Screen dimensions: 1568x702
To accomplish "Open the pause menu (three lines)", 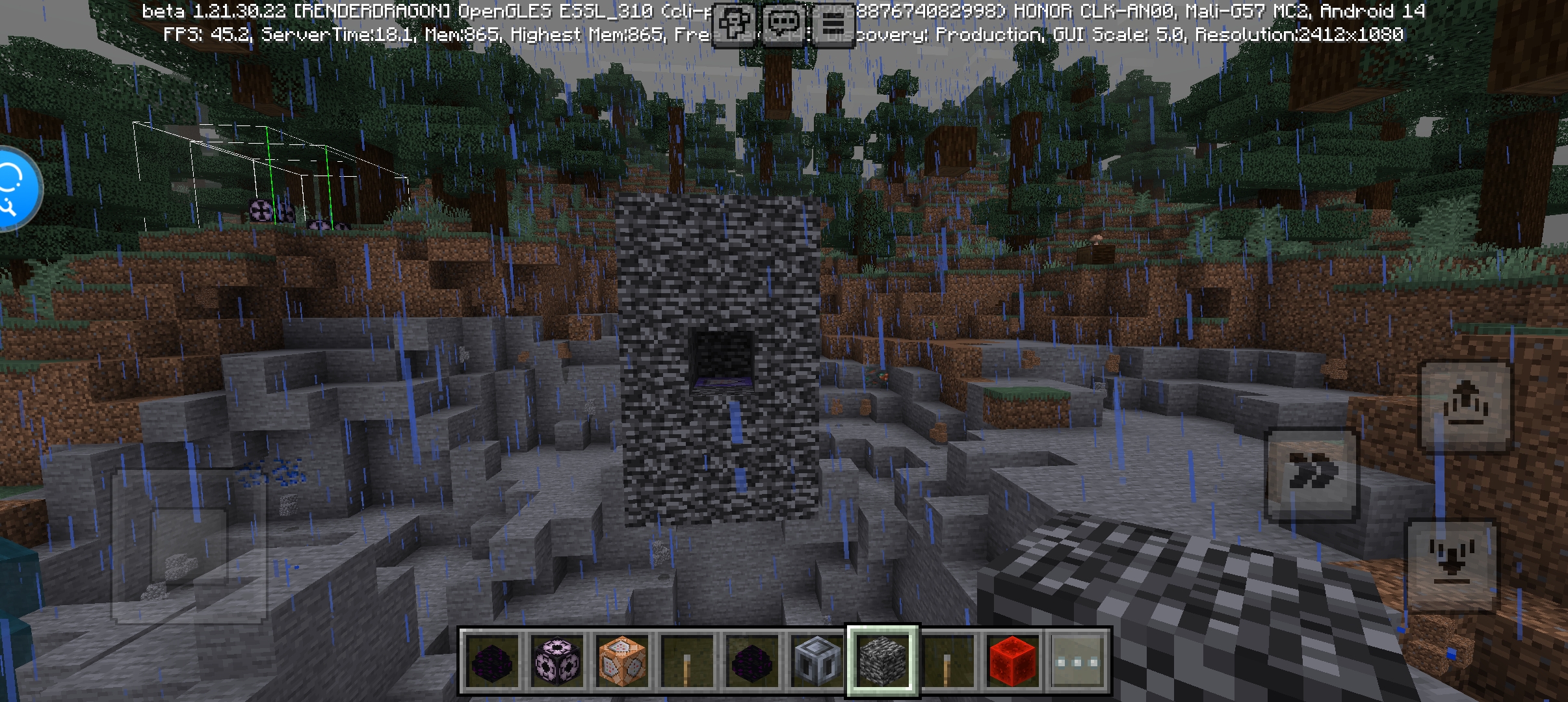I will [x=833, y=25].
